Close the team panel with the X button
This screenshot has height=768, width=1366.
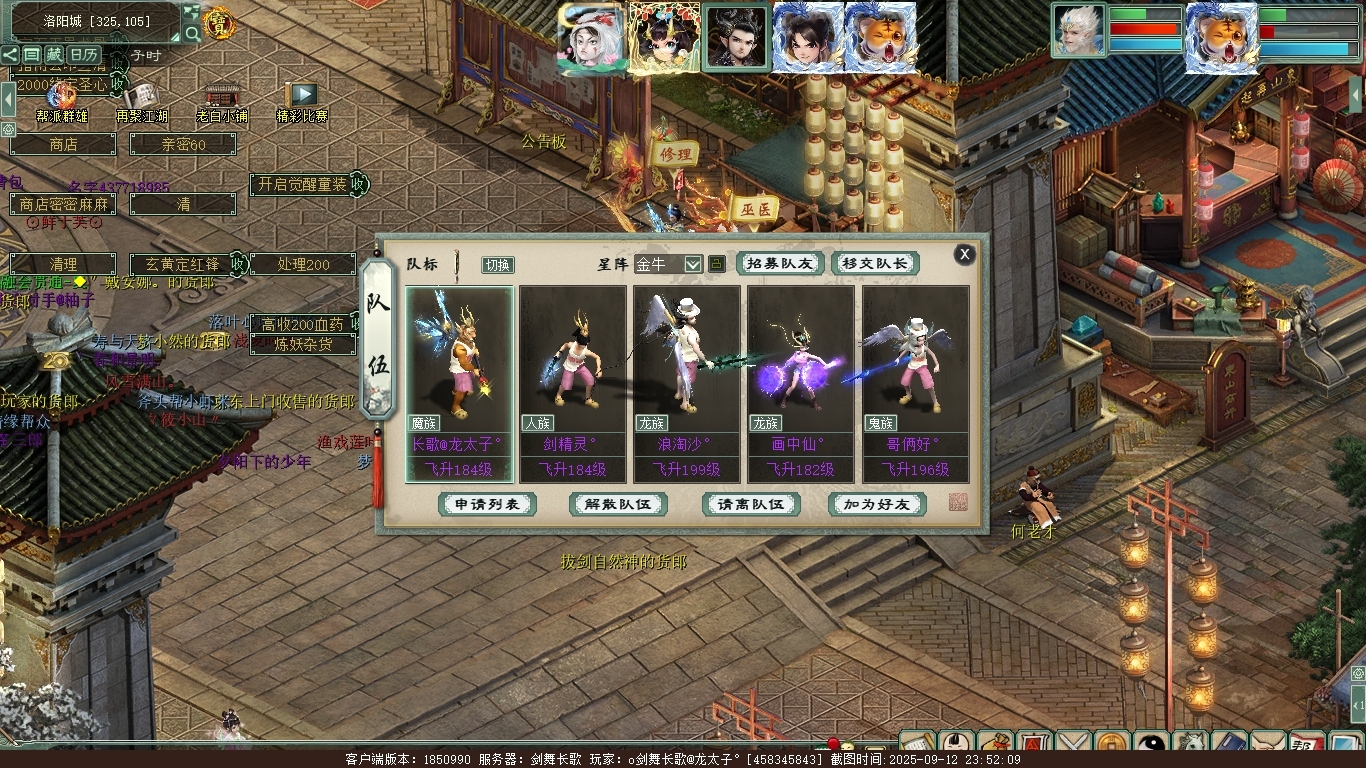coord(964,254)
